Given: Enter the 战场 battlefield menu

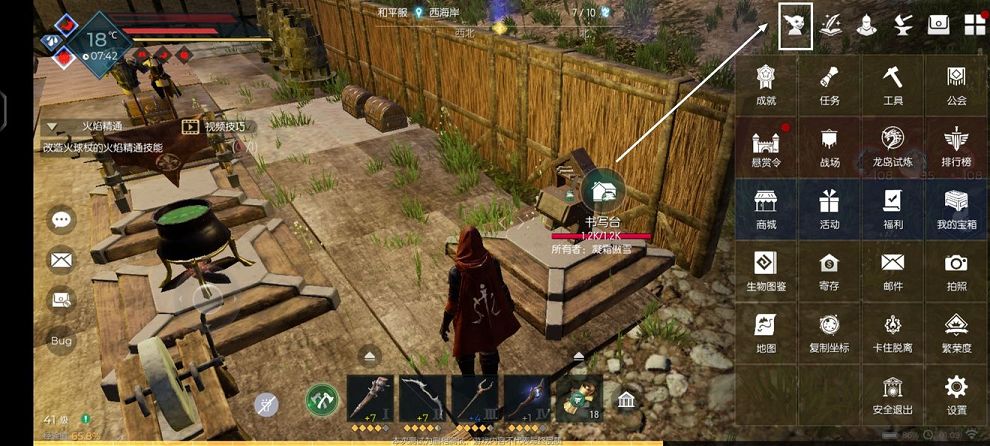Looking at the screenshot, I should [x=829, y=146].
